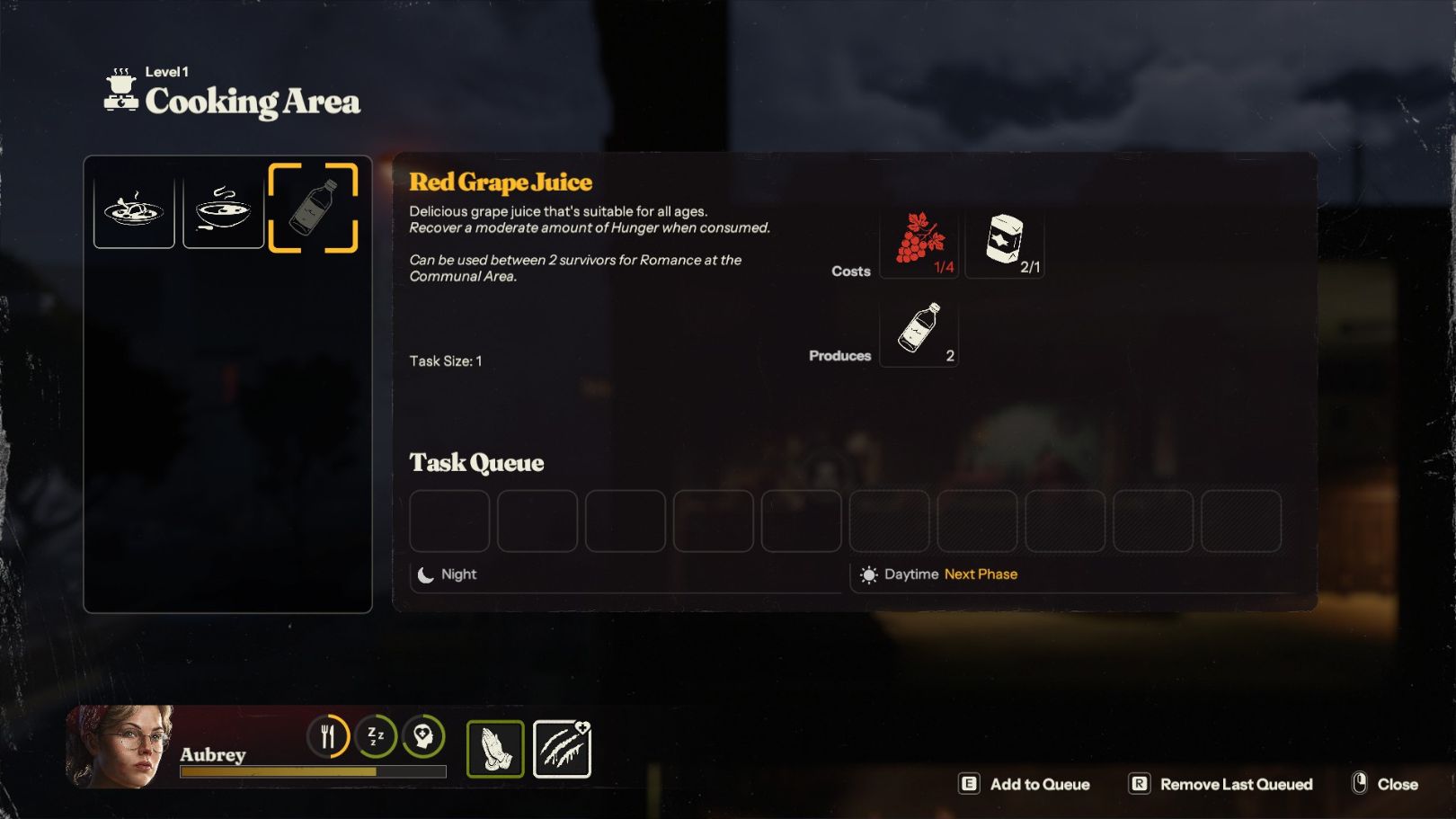Check the produced juice bottle item
The height and width of the screenshot is (819, 1456).
tap(919, 331)
